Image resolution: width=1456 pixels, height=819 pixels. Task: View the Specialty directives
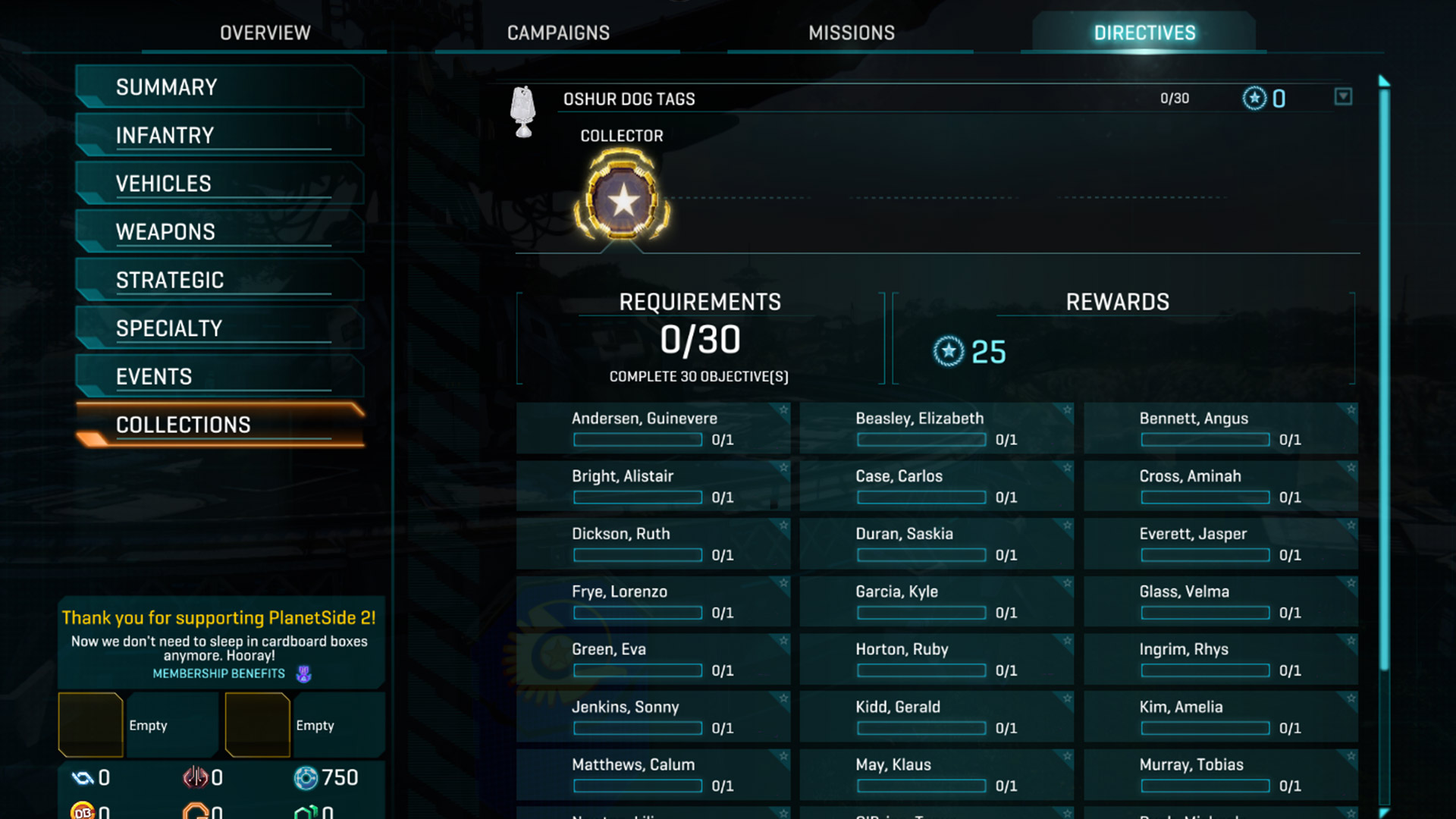pyautogui.click(x=220, y=328)
